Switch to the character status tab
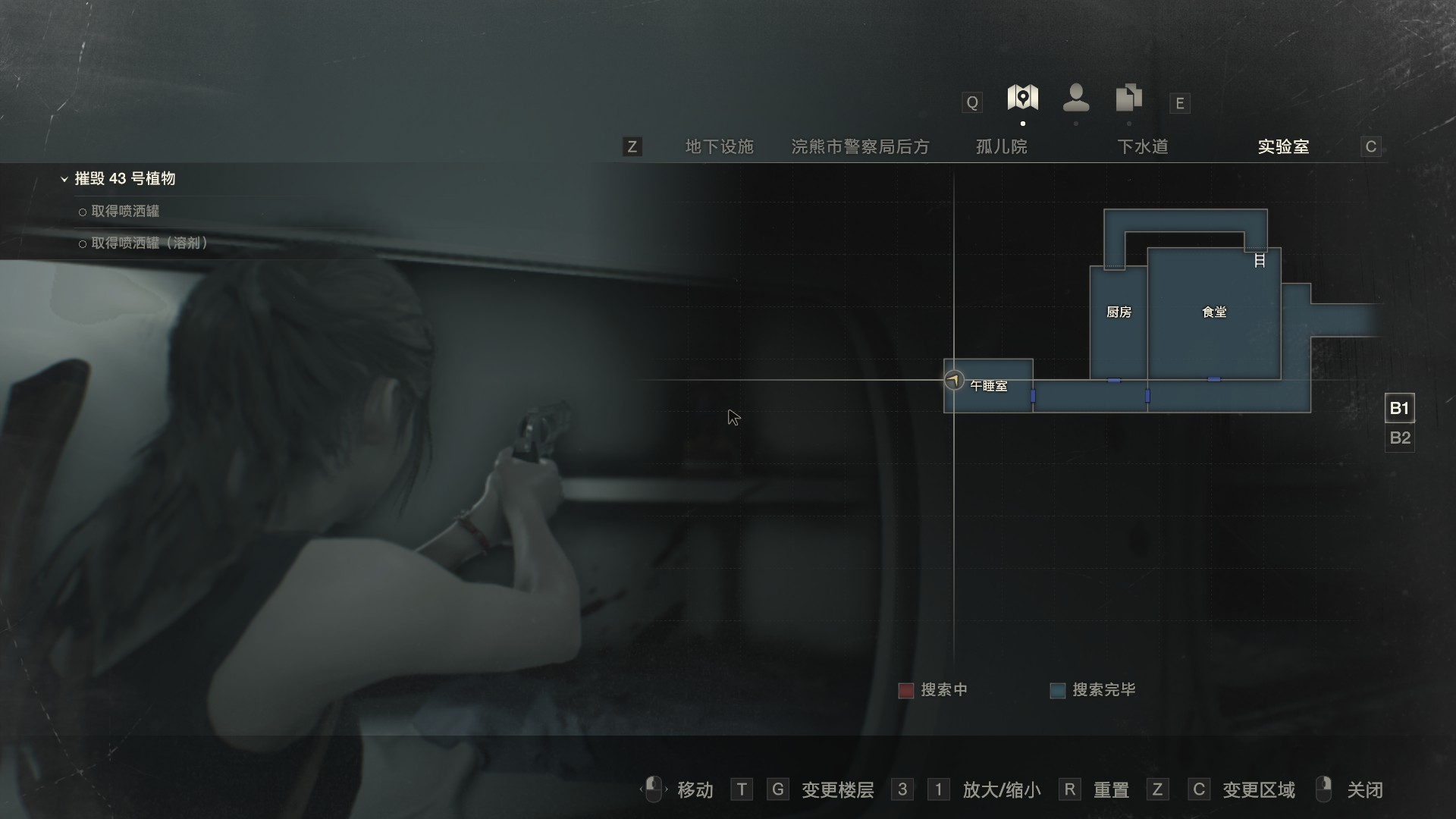Viewport: 1456px width, 819px height. (1075, 98)
